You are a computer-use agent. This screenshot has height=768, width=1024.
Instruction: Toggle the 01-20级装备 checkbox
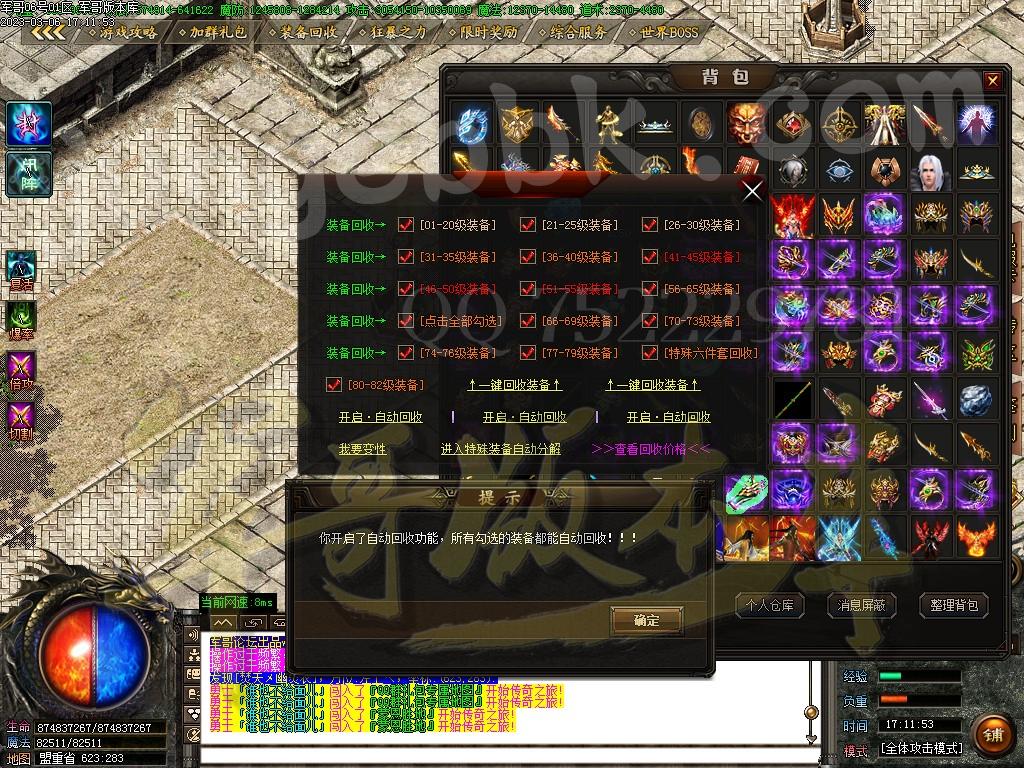(x=406, y=225)
